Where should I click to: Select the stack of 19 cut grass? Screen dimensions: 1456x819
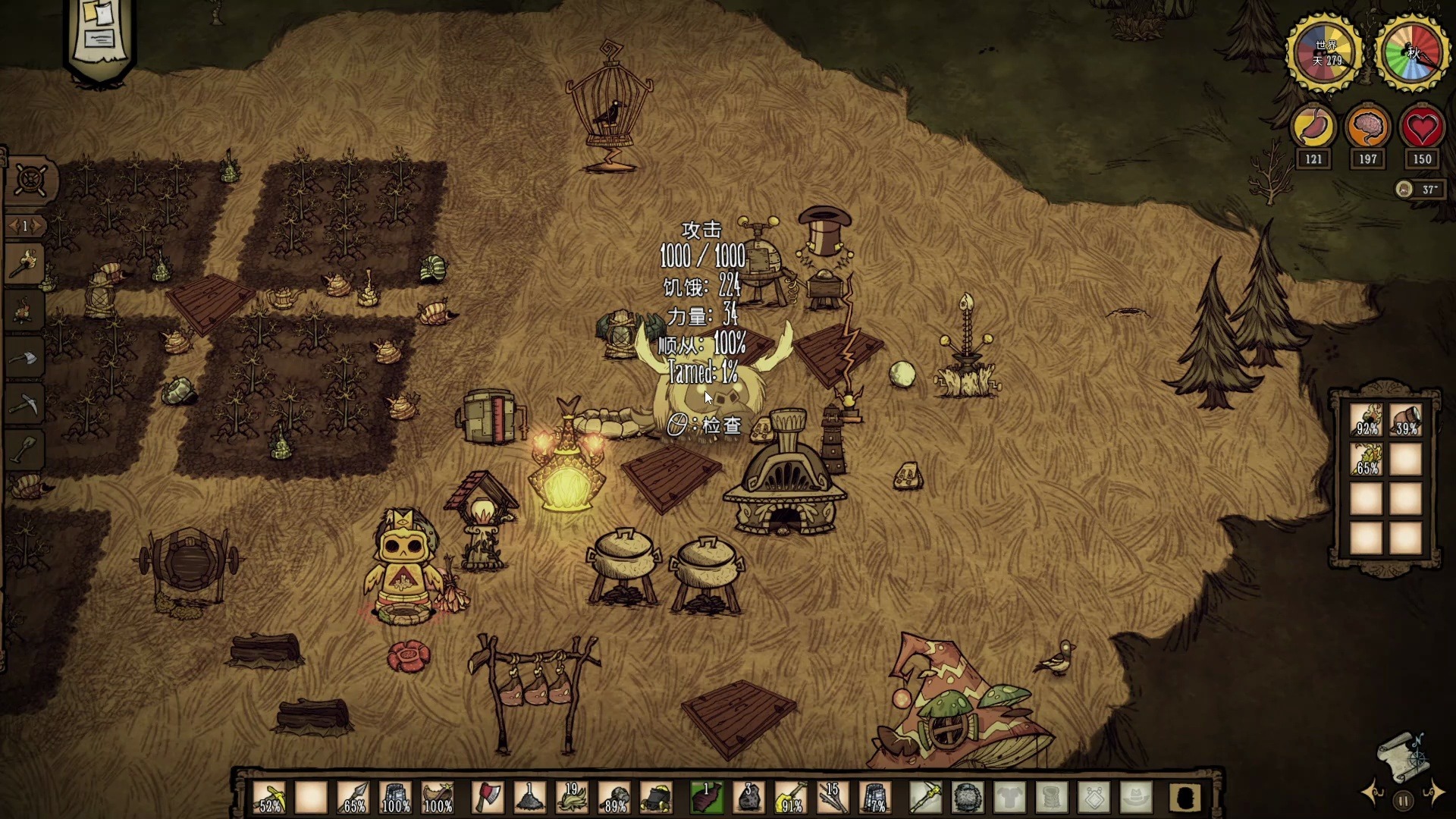572,798
